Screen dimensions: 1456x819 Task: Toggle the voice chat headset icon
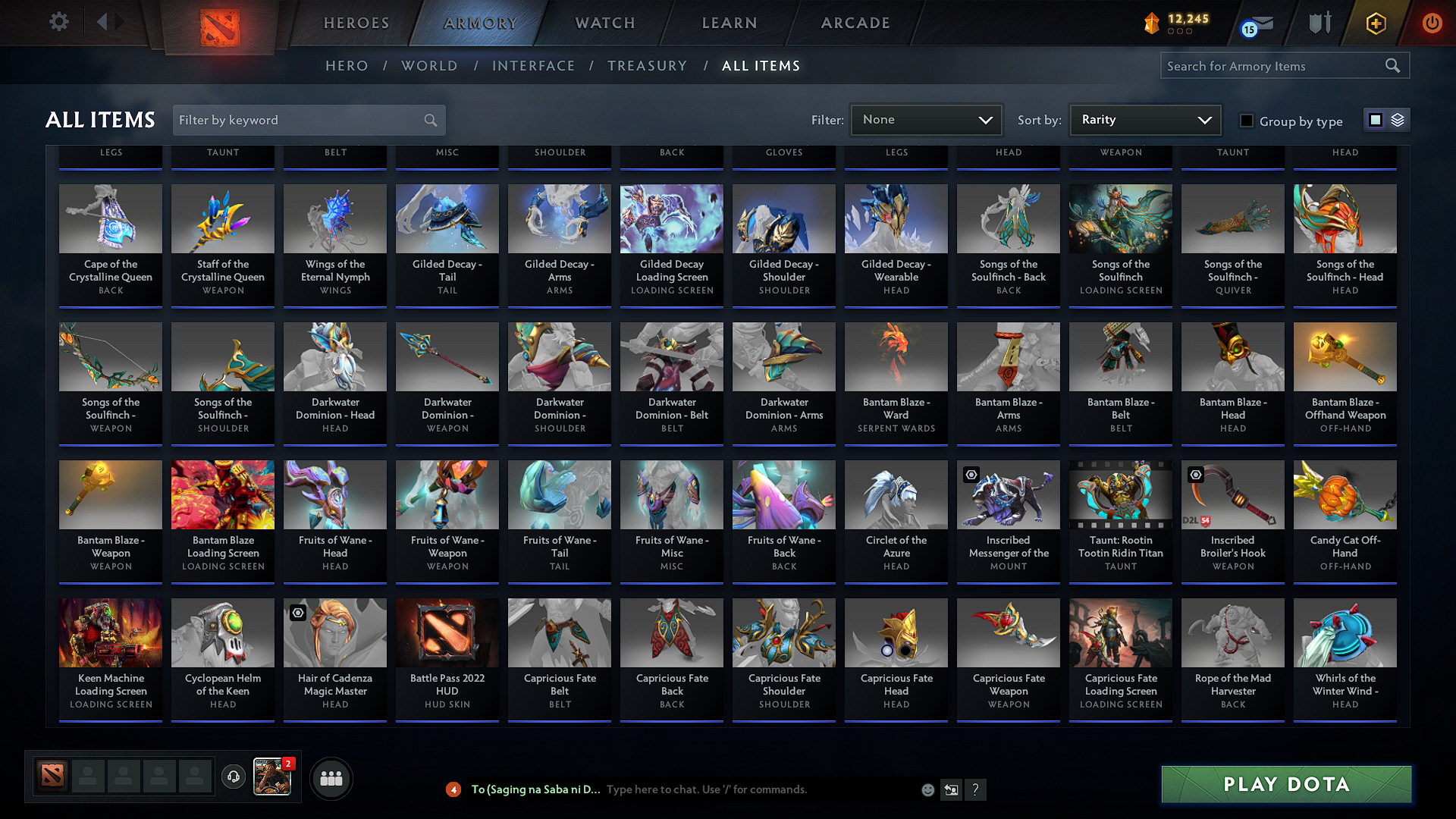(234, 778)
